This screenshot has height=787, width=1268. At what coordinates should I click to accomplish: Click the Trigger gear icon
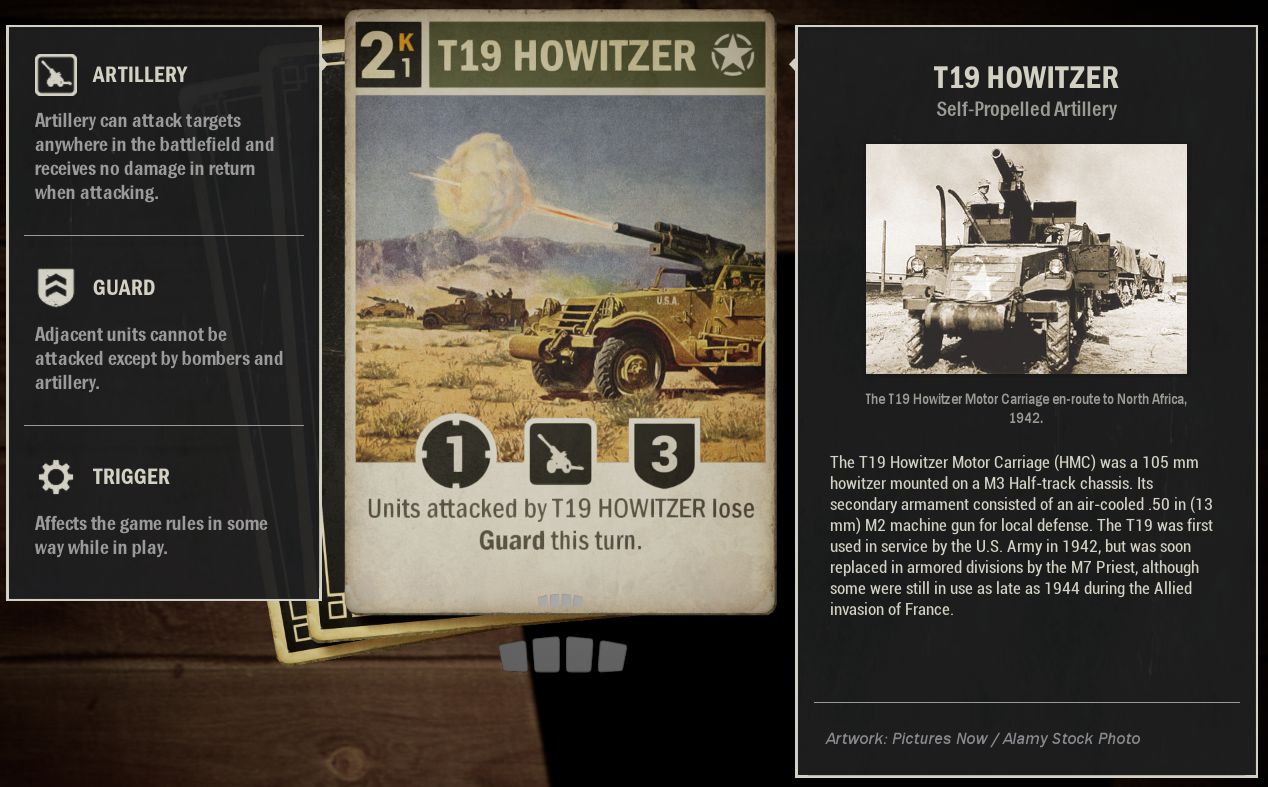tap(56, 477)
